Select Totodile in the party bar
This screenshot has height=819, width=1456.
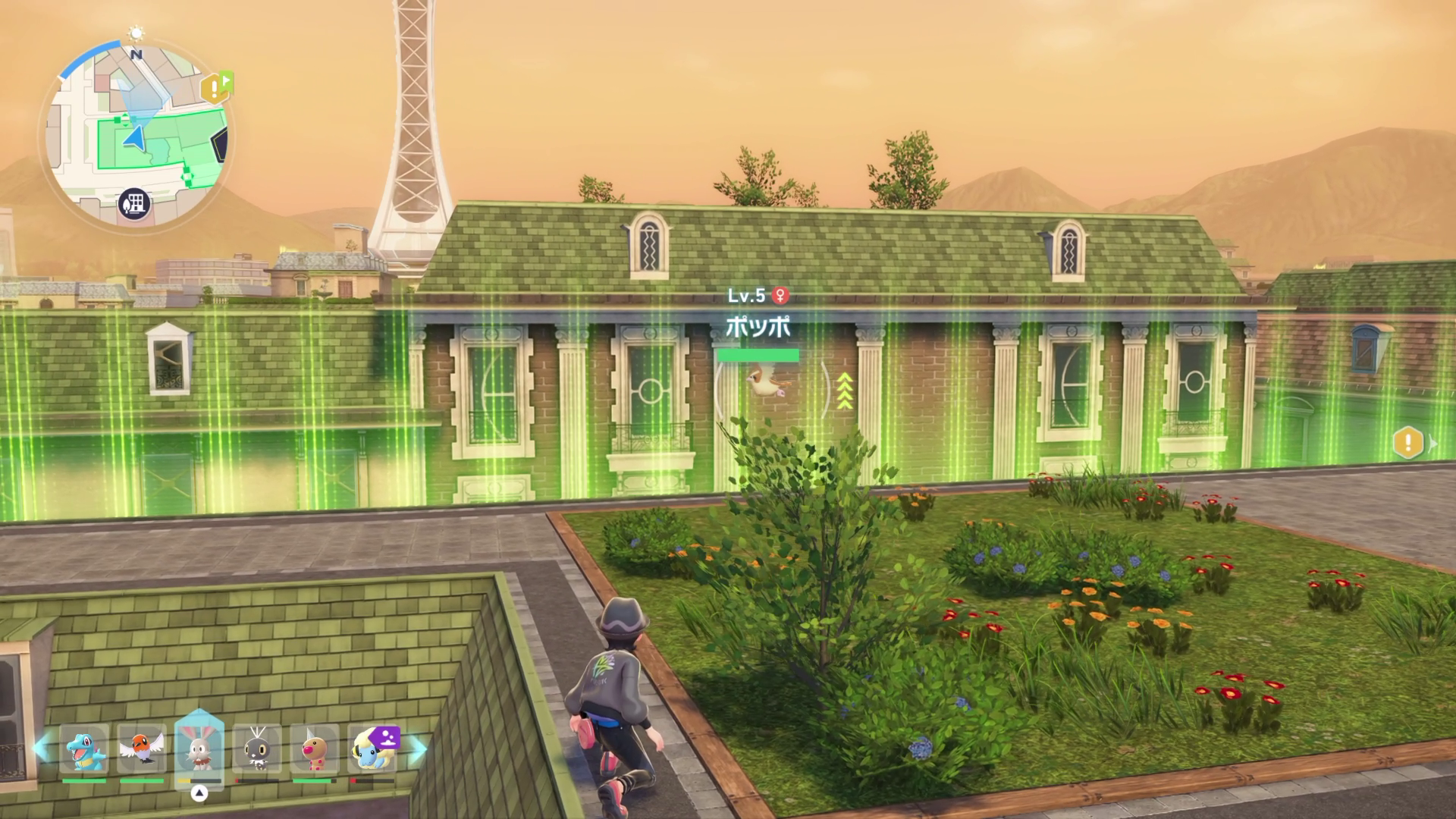point(84,749)
